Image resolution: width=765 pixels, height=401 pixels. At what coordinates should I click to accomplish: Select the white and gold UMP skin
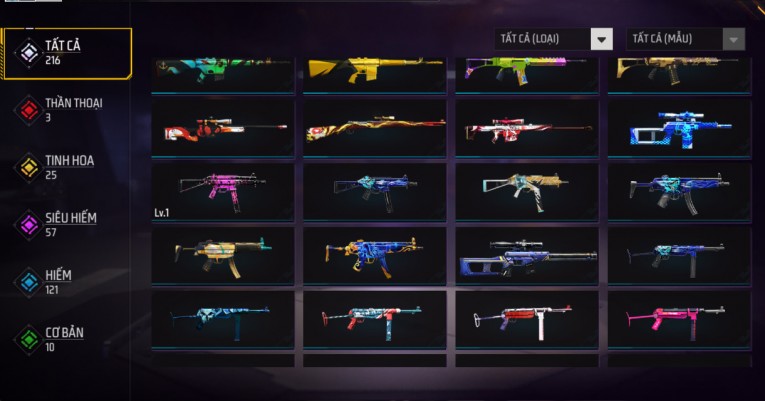coord(527,191)
